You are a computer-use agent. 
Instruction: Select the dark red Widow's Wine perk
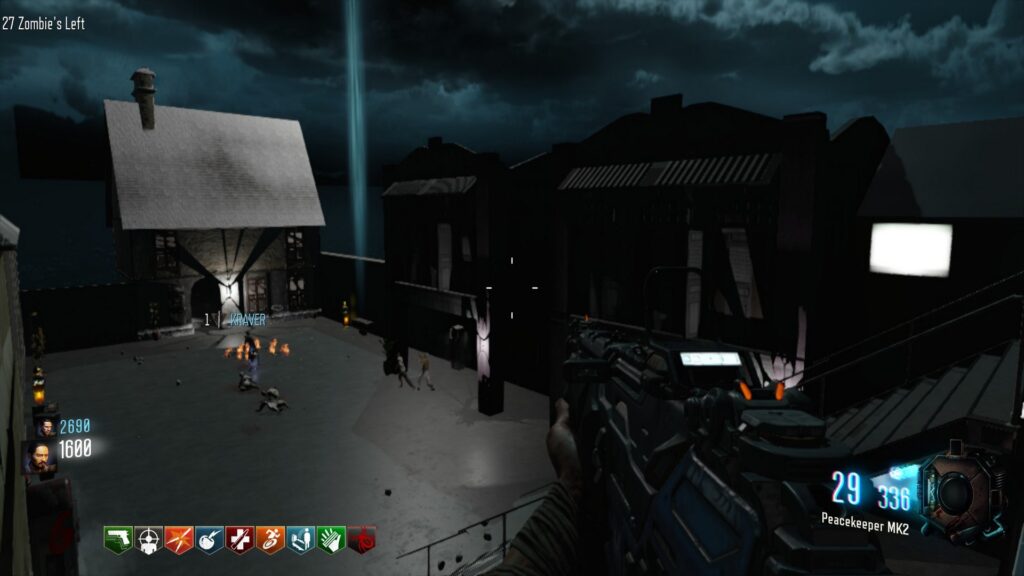pos(362,539)
